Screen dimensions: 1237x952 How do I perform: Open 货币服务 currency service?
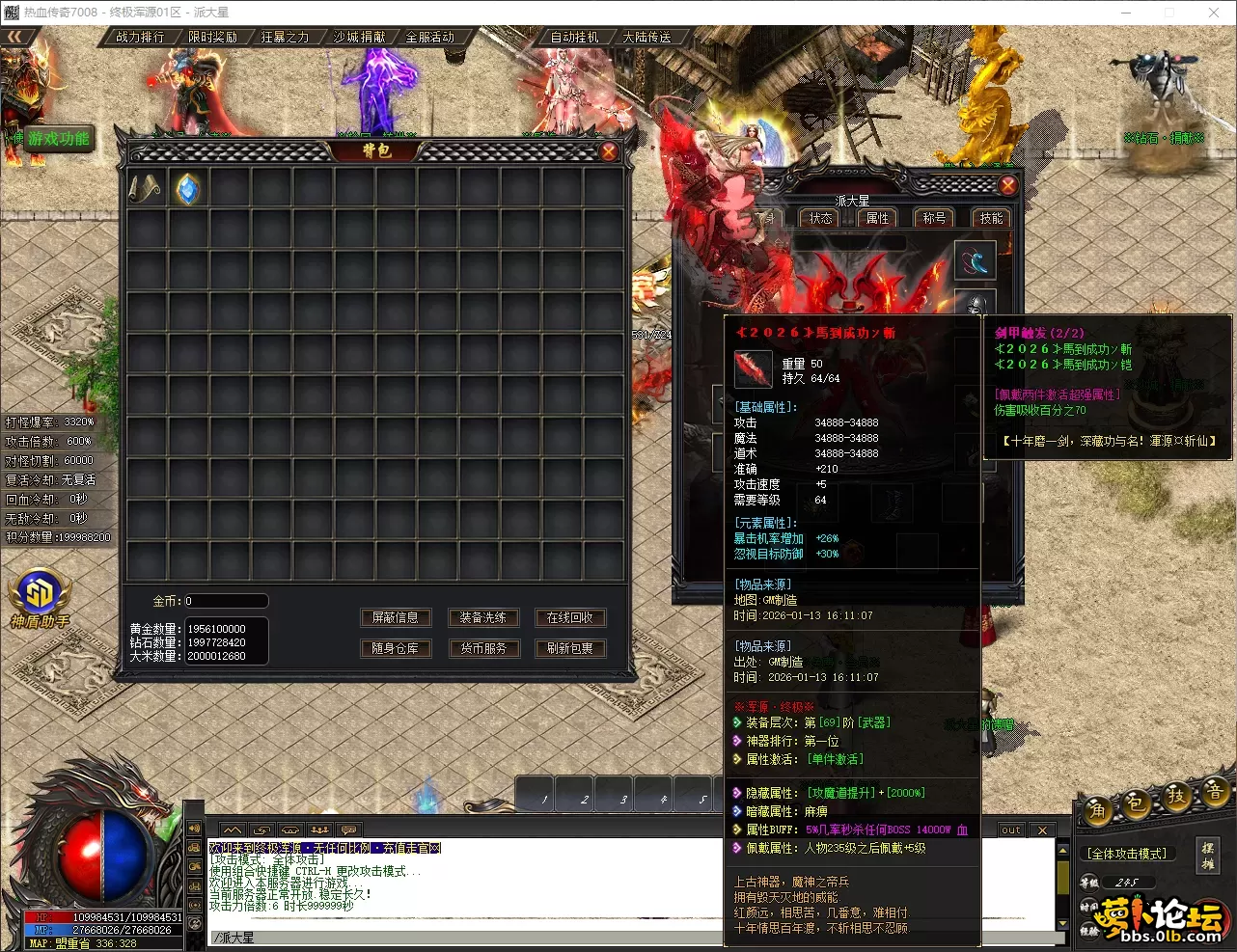coord(482,648)
